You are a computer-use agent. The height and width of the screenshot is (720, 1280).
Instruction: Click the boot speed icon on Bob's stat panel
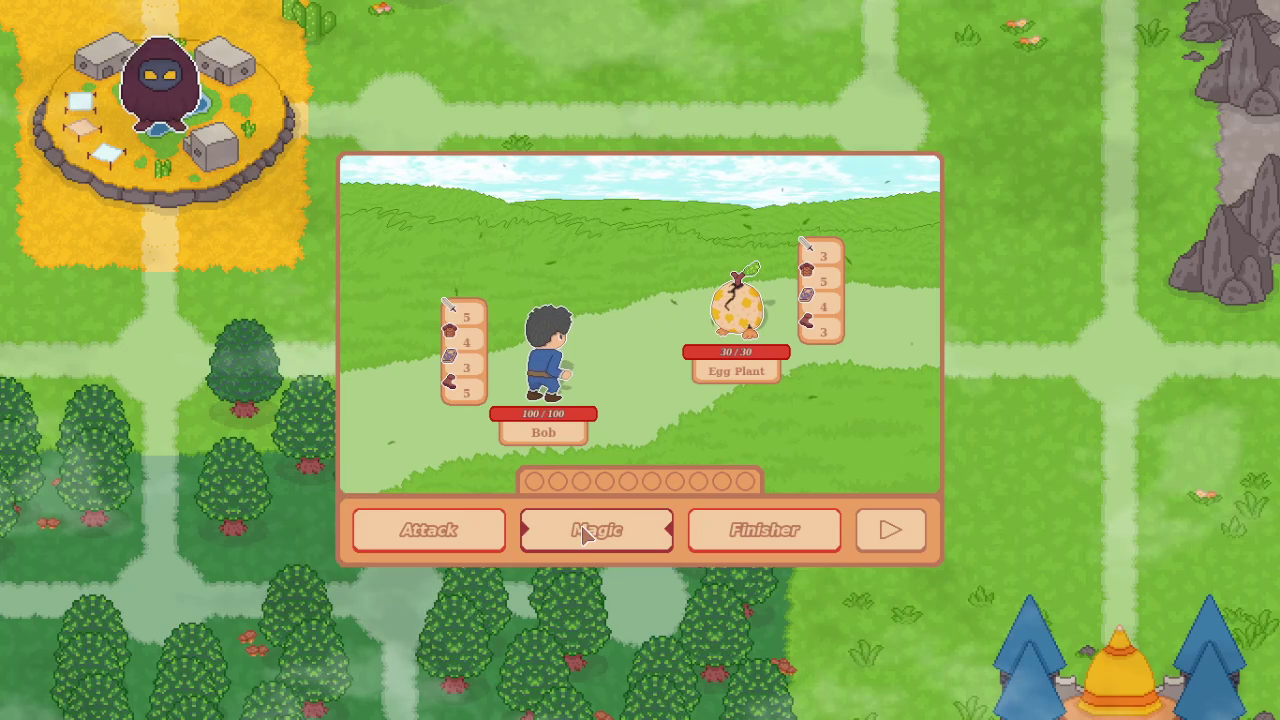point(449,381)
